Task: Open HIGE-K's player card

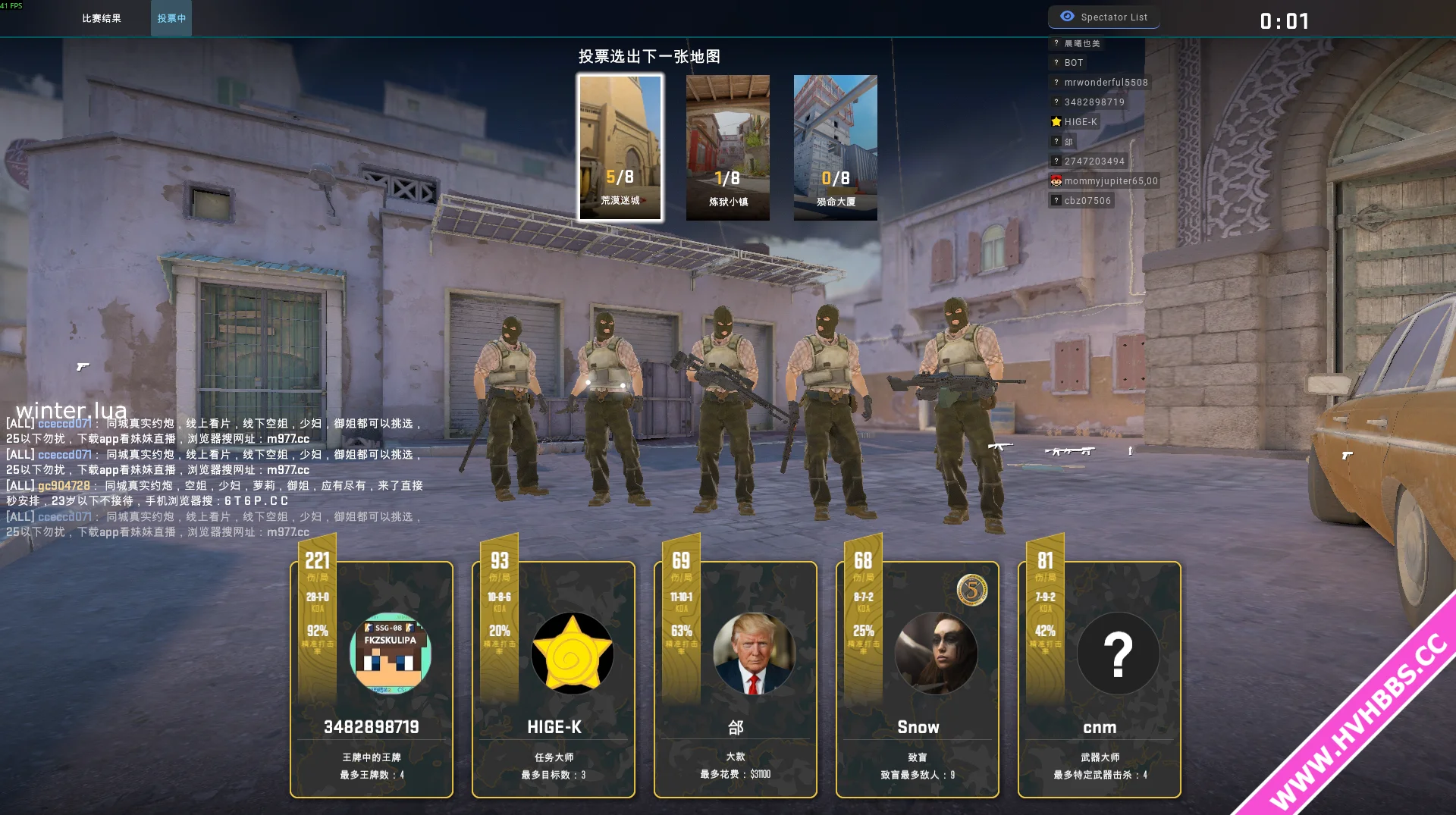Action: tap(554, 679)
